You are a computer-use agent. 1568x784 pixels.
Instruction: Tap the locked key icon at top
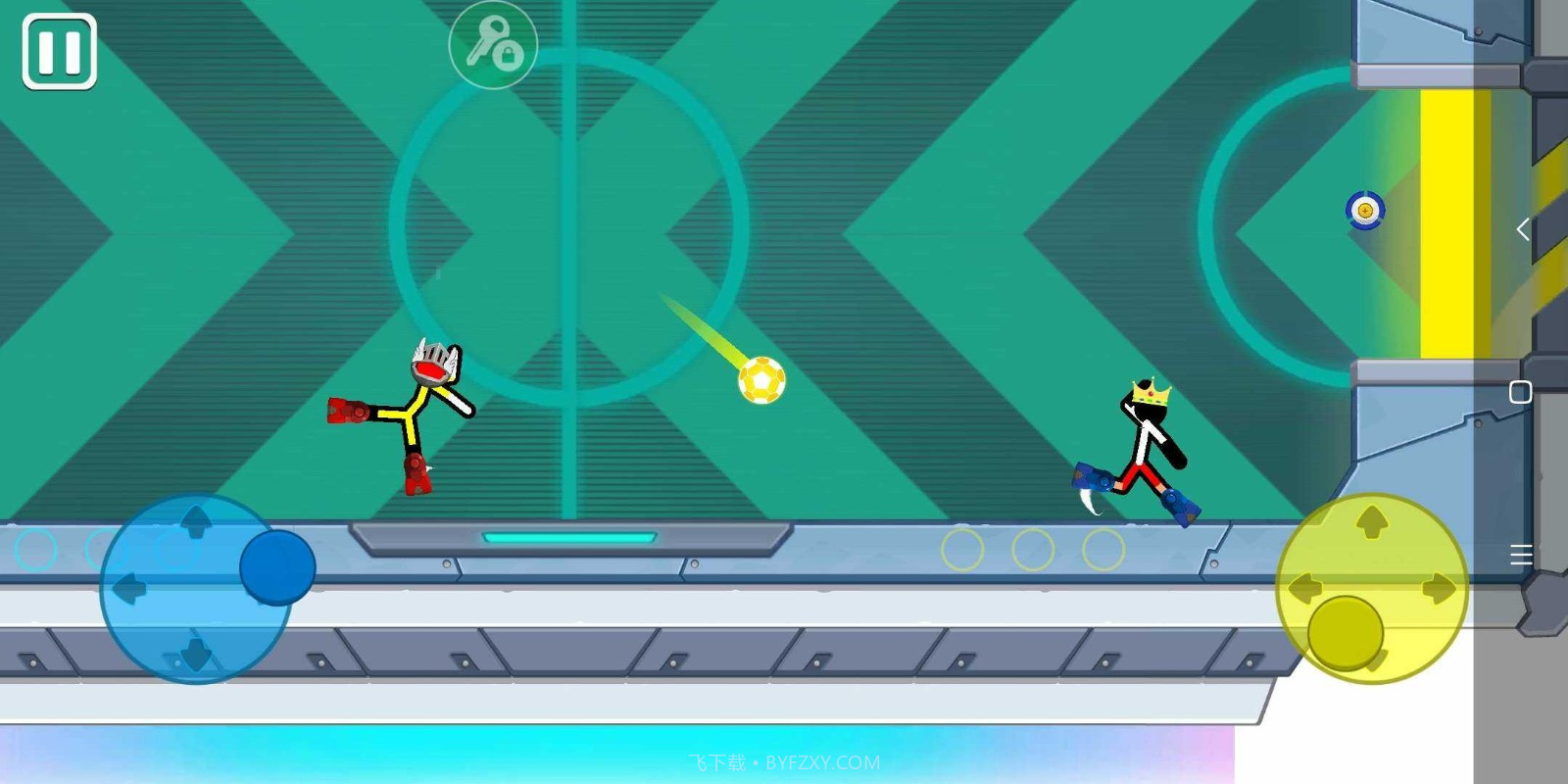coord(493,45)
